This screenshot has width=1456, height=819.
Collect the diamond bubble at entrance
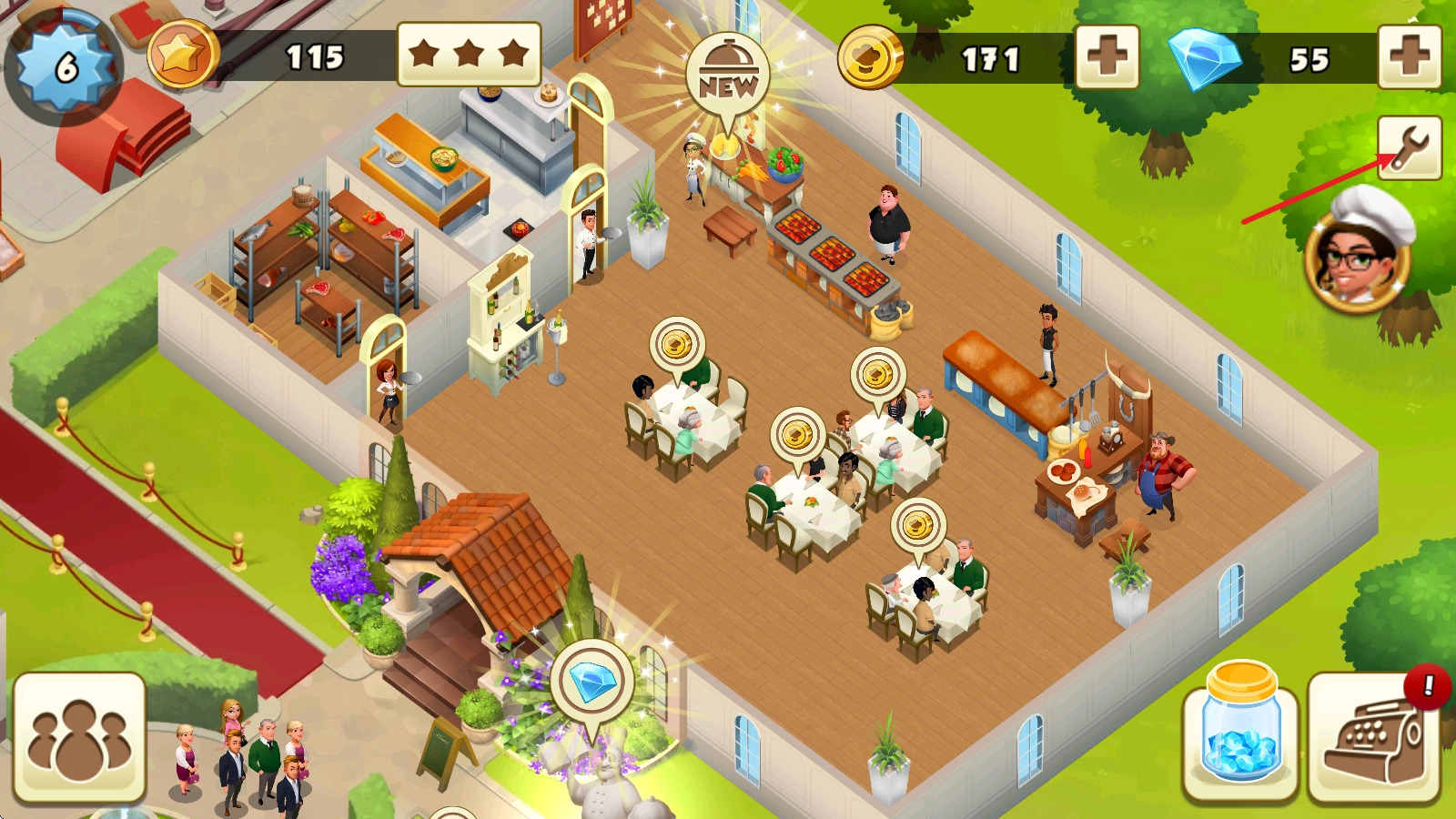pos(592,682)
